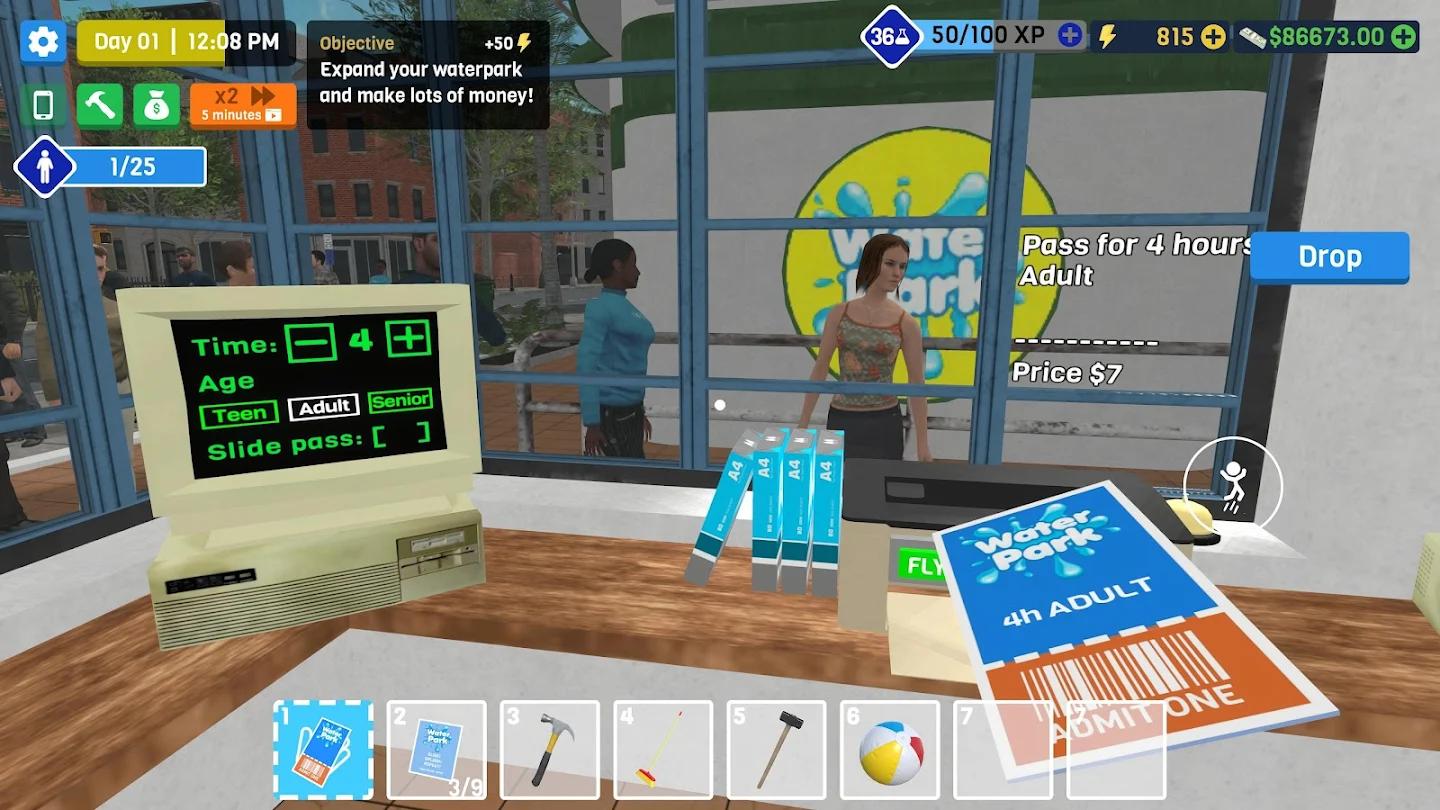
Task: Open the money bag finances
Action: [156, 105]
